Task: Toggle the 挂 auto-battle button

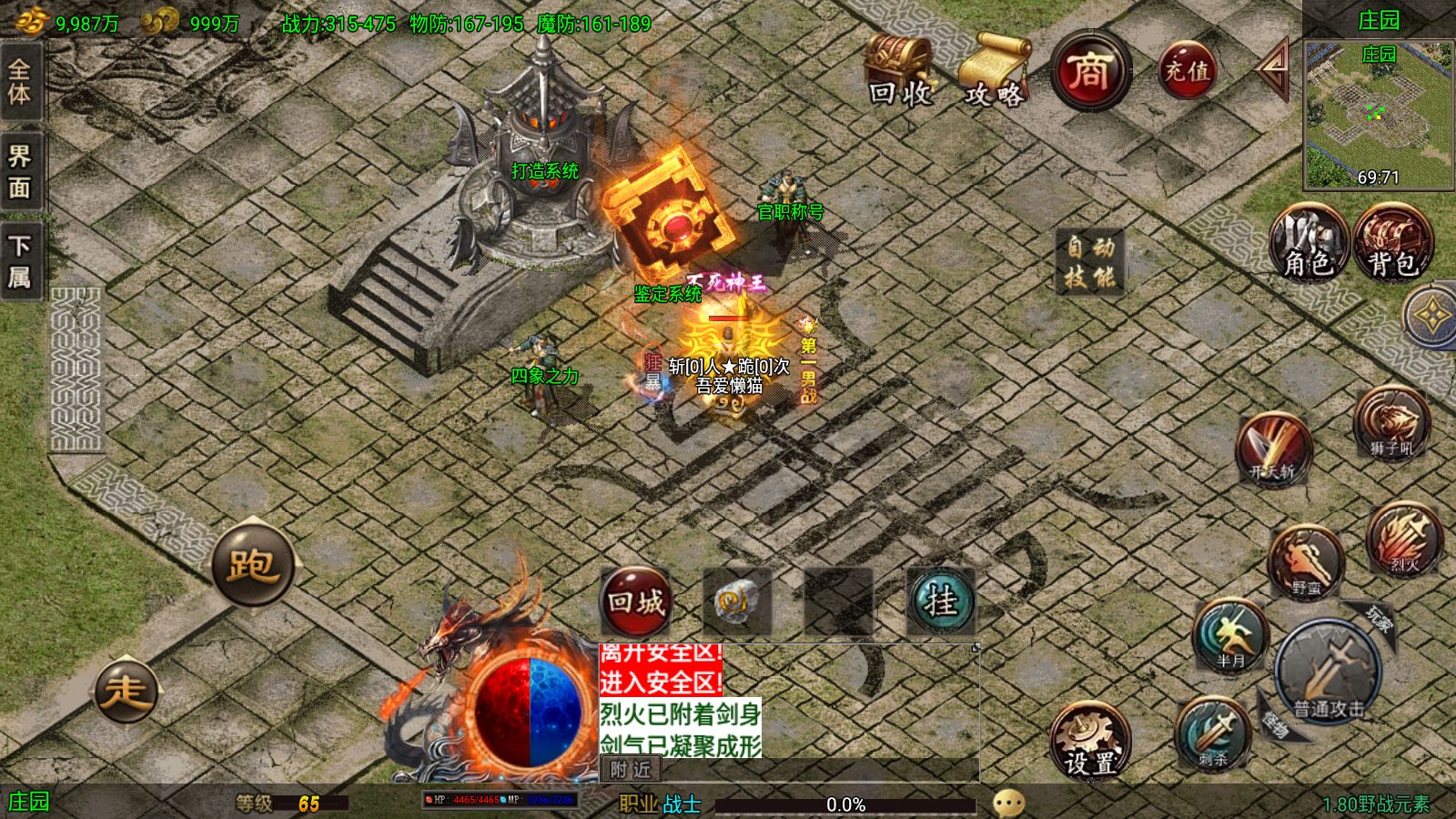Action: [x=941, y=601]
